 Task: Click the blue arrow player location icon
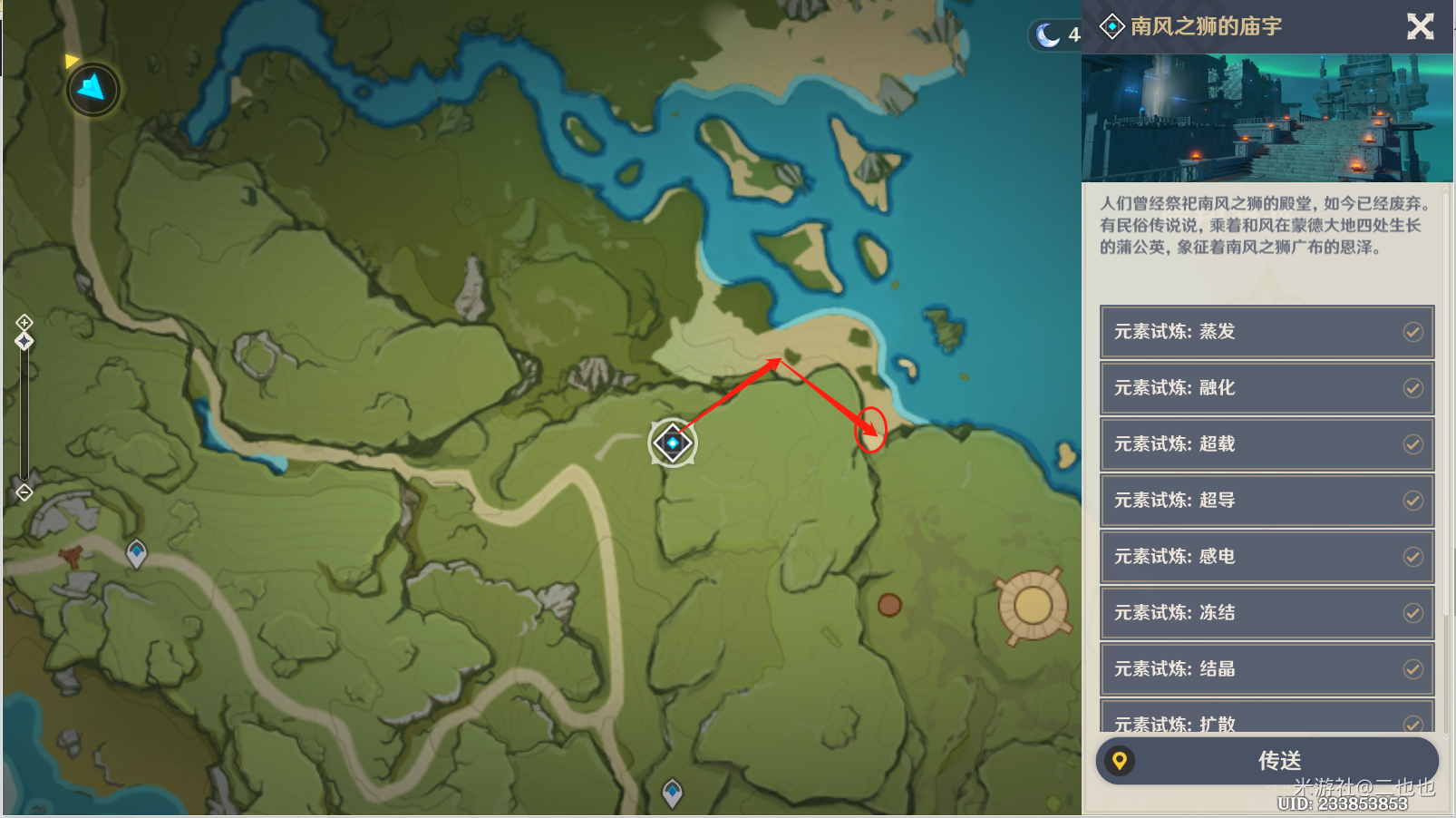click(x=92, y=89)
